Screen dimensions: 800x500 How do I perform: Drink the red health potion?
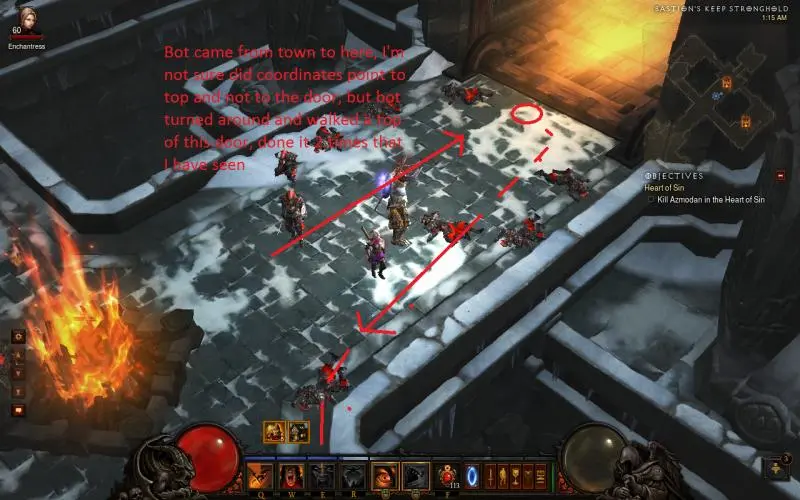[x=446, y=476]
